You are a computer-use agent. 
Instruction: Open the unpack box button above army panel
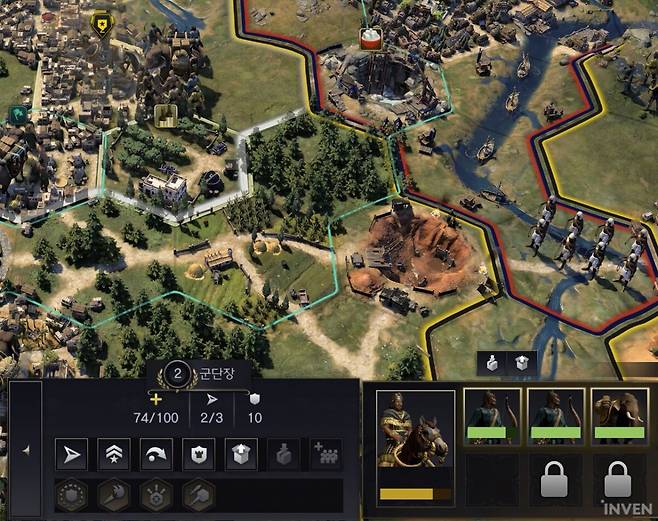522,363
